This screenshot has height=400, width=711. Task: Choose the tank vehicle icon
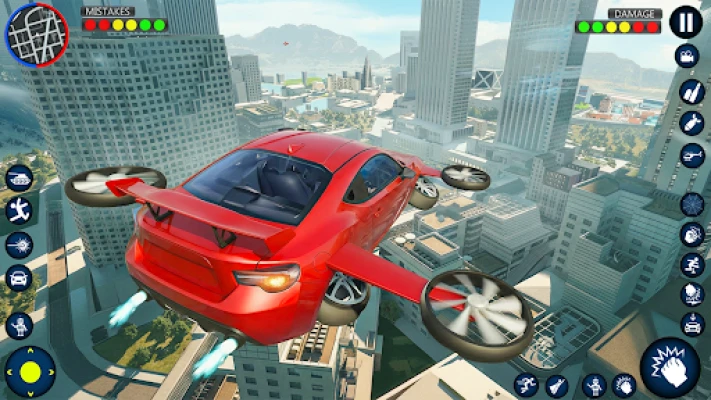pos(19,178)
